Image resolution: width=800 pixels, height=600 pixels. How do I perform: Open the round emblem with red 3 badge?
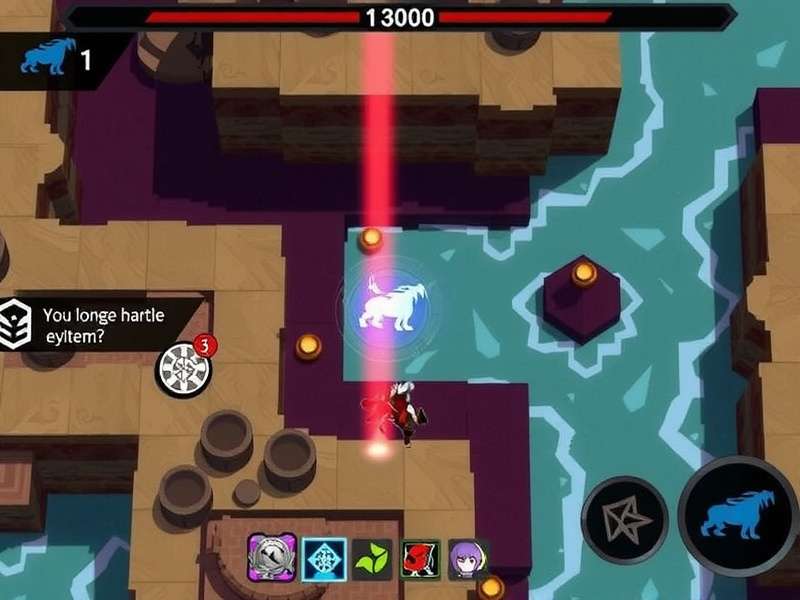[x=184, y=368]
